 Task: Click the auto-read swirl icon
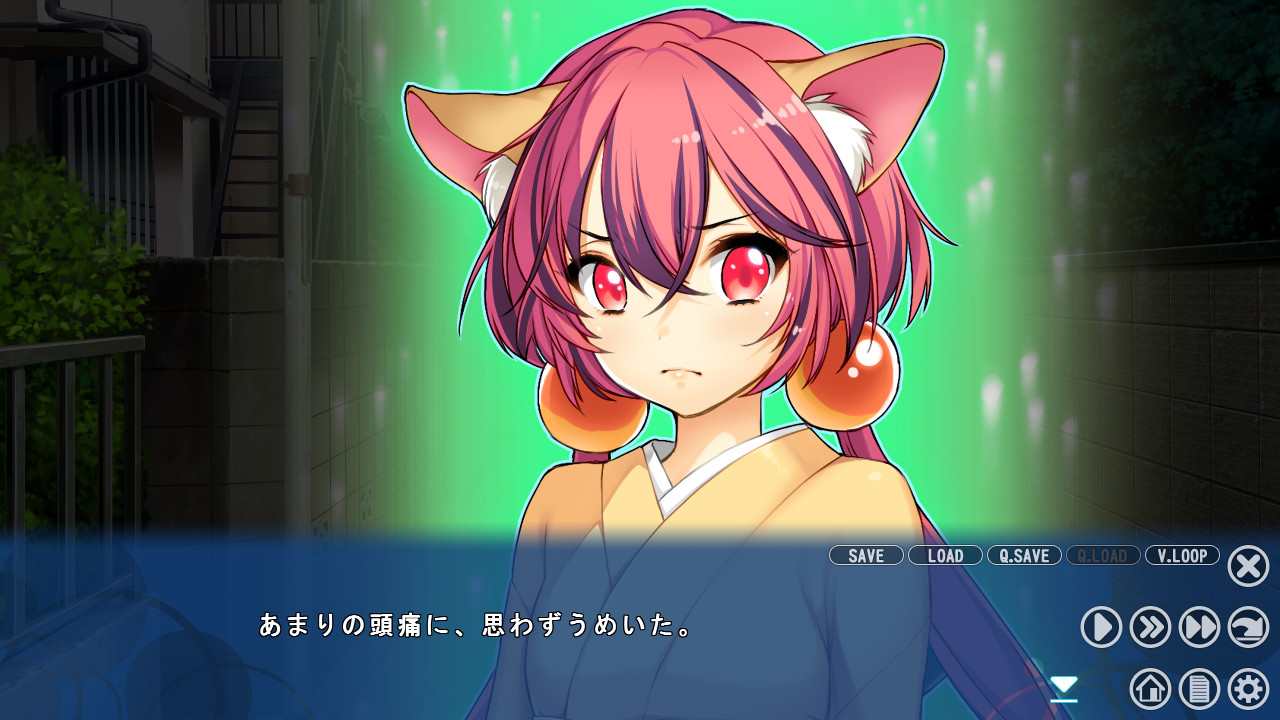coord(1246,628)
